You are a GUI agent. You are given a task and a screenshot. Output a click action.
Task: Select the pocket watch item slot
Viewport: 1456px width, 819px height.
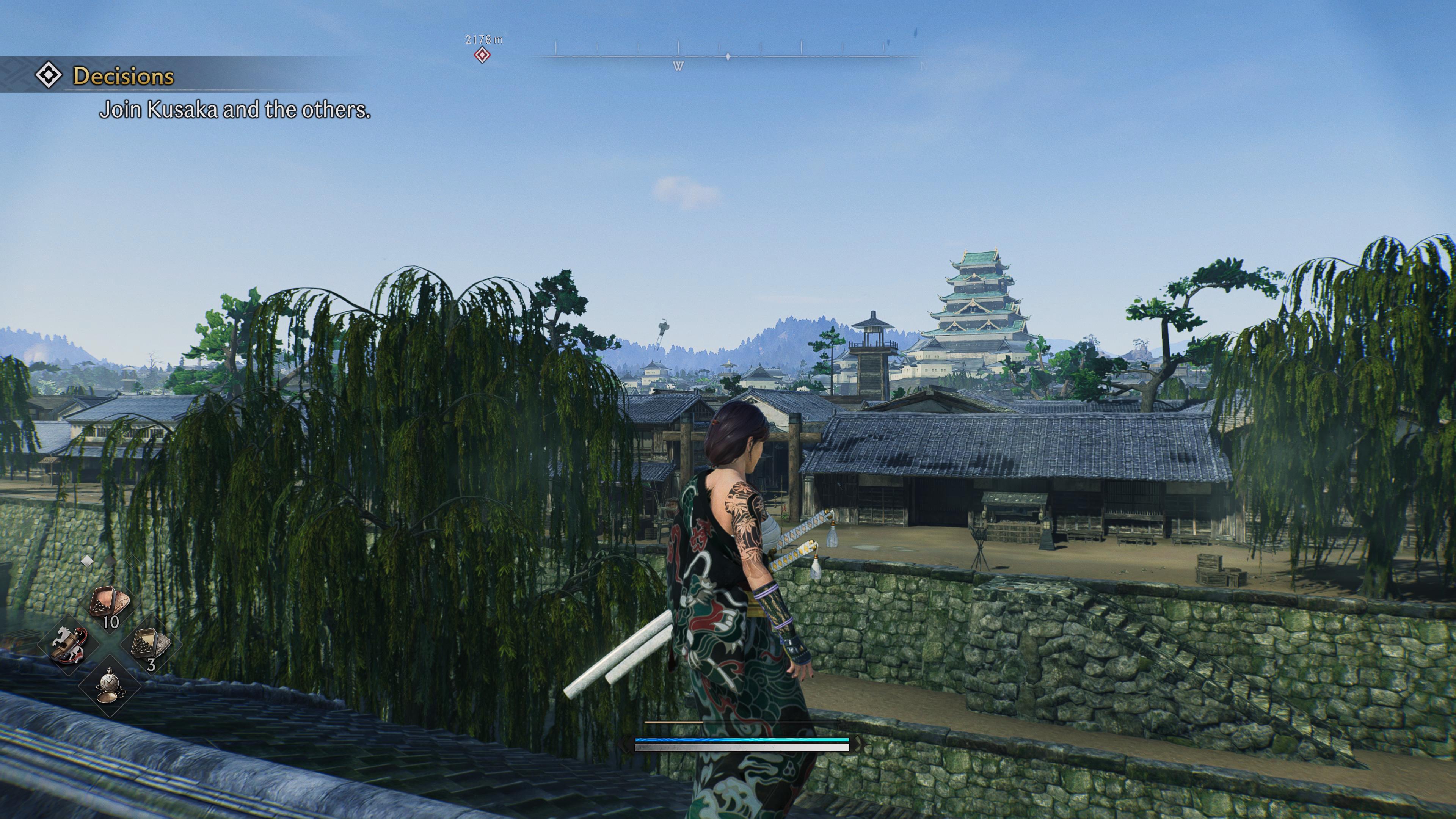click(x=109, y=686)
